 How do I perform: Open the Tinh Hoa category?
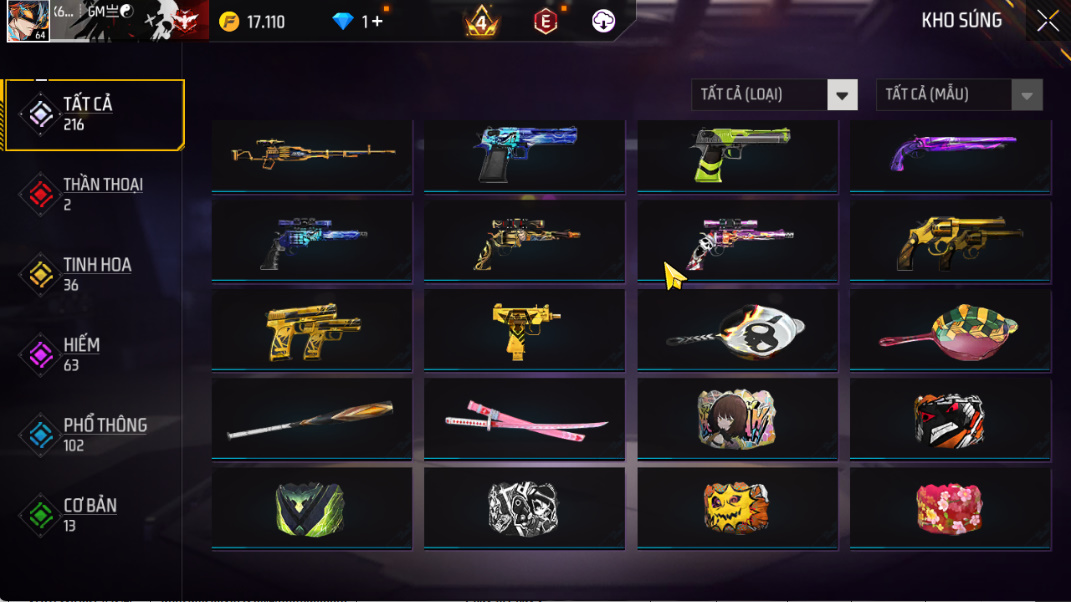pyautogui.click(x=94, y=274)
